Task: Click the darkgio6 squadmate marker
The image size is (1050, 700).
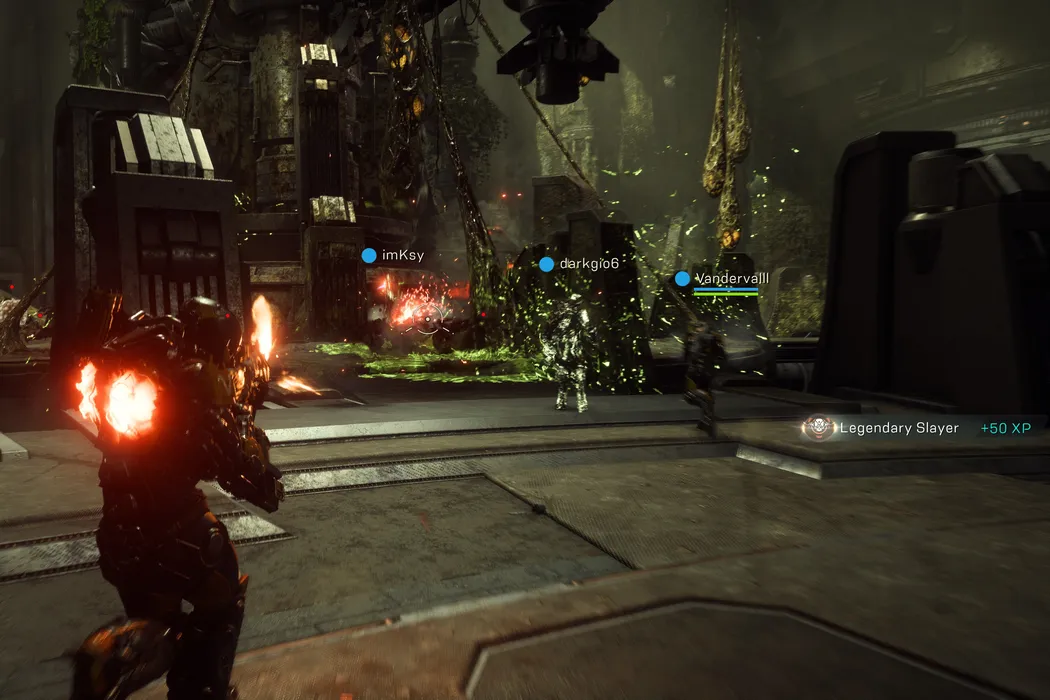Action: [x=546, y=264]
